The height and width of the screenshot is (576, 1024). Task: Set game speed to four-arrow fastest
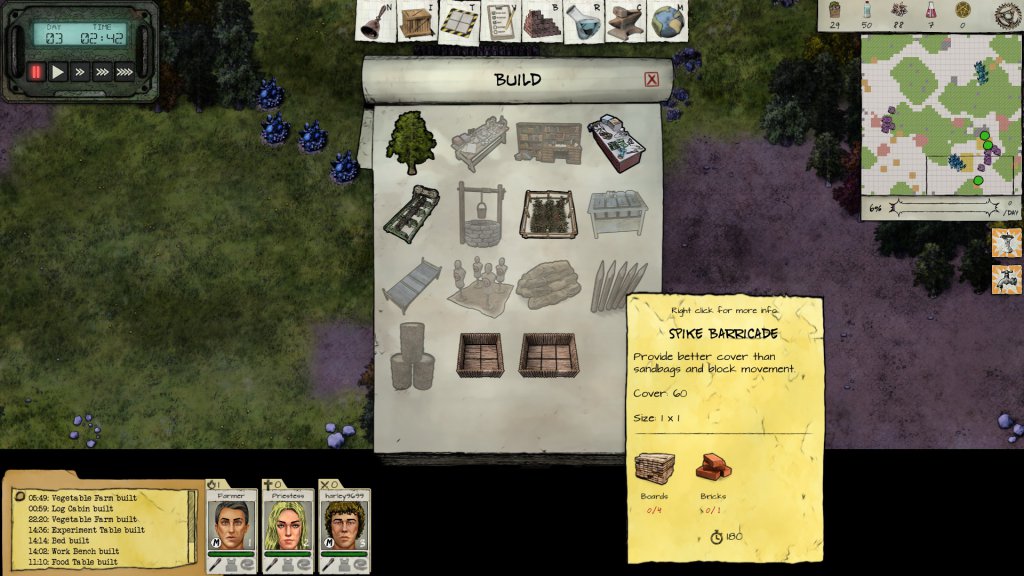click(x=124, y=72)
